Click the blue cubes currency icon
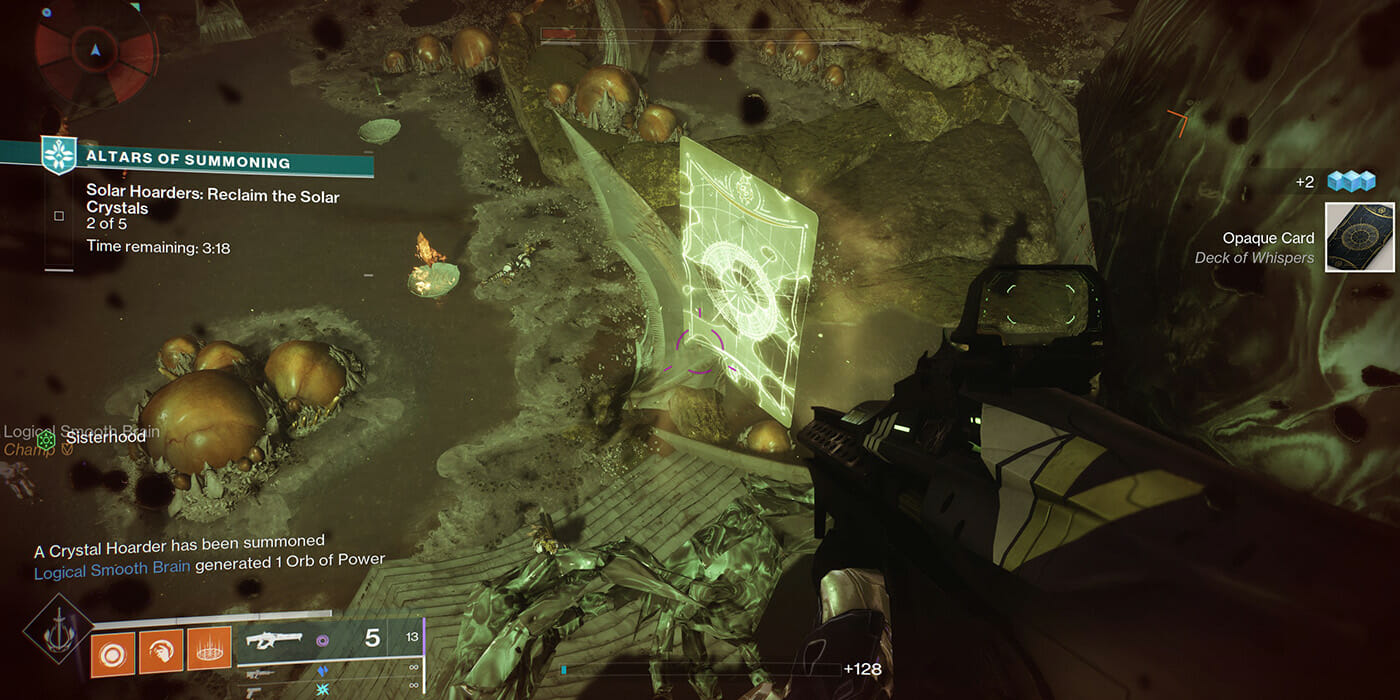Image resolution: width=1400 pixels, height=700 pixels. coord(1351,181)
